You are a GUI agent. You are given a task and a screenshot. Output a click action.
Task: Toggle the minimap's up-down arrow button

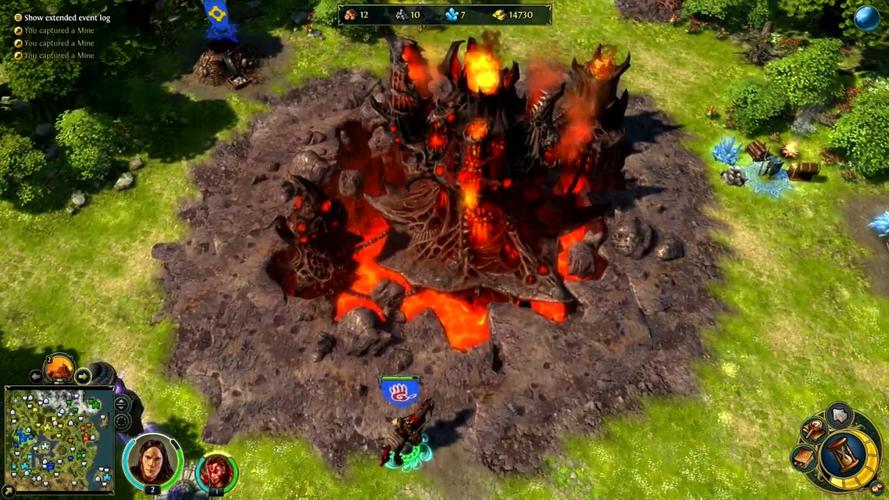pos(122,403)
